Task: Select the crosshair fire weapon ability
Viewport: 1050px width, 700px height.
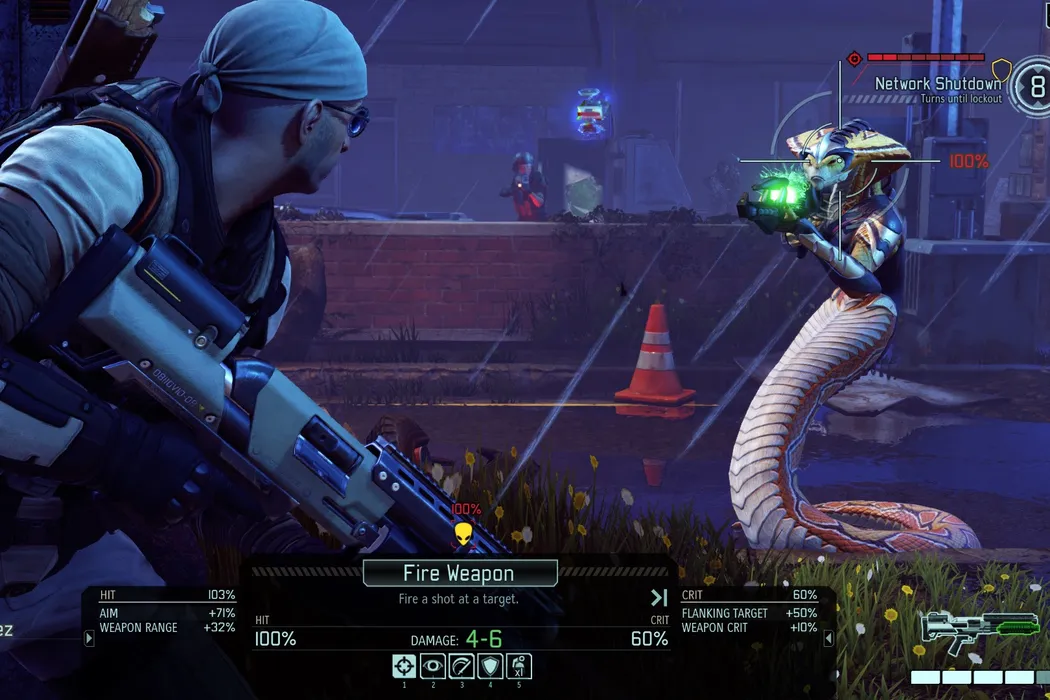Action: [x=404, y=667]
